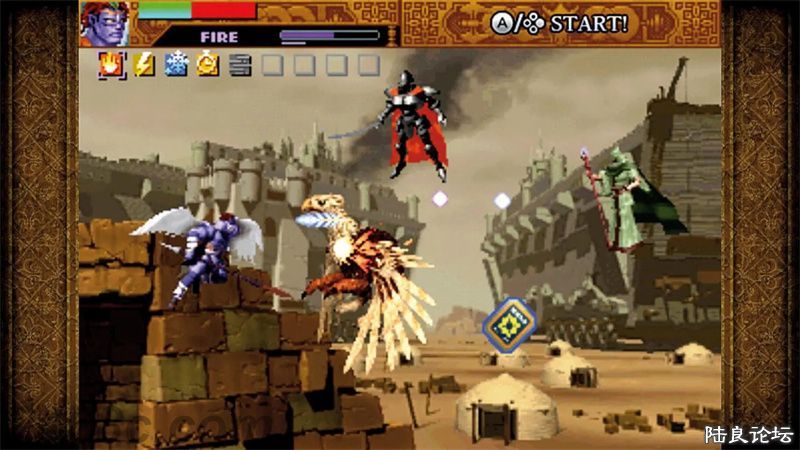
Task: Activate the lightning bolt spell
Action: click(x=143, y=66)
